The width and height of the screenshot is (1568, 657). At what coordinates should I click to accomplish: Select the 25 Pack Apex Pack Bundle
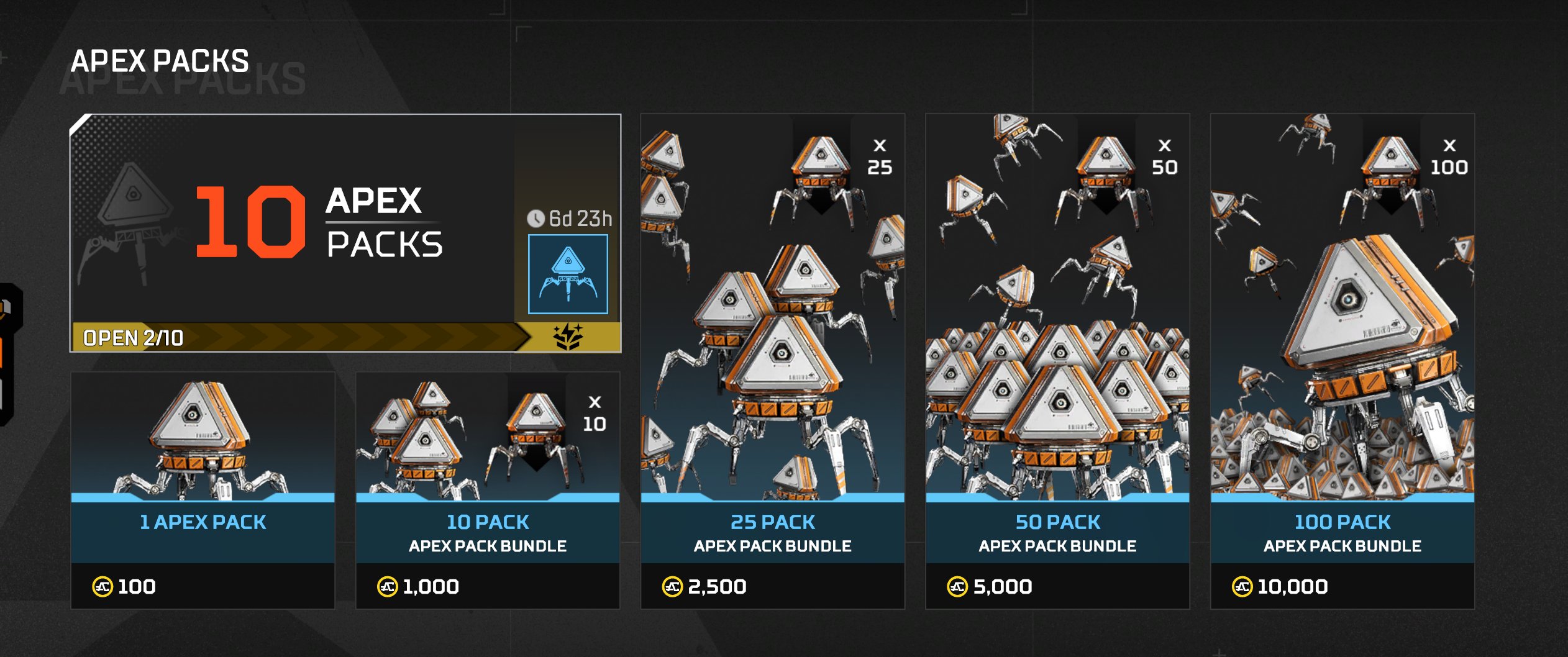point(772,360)
